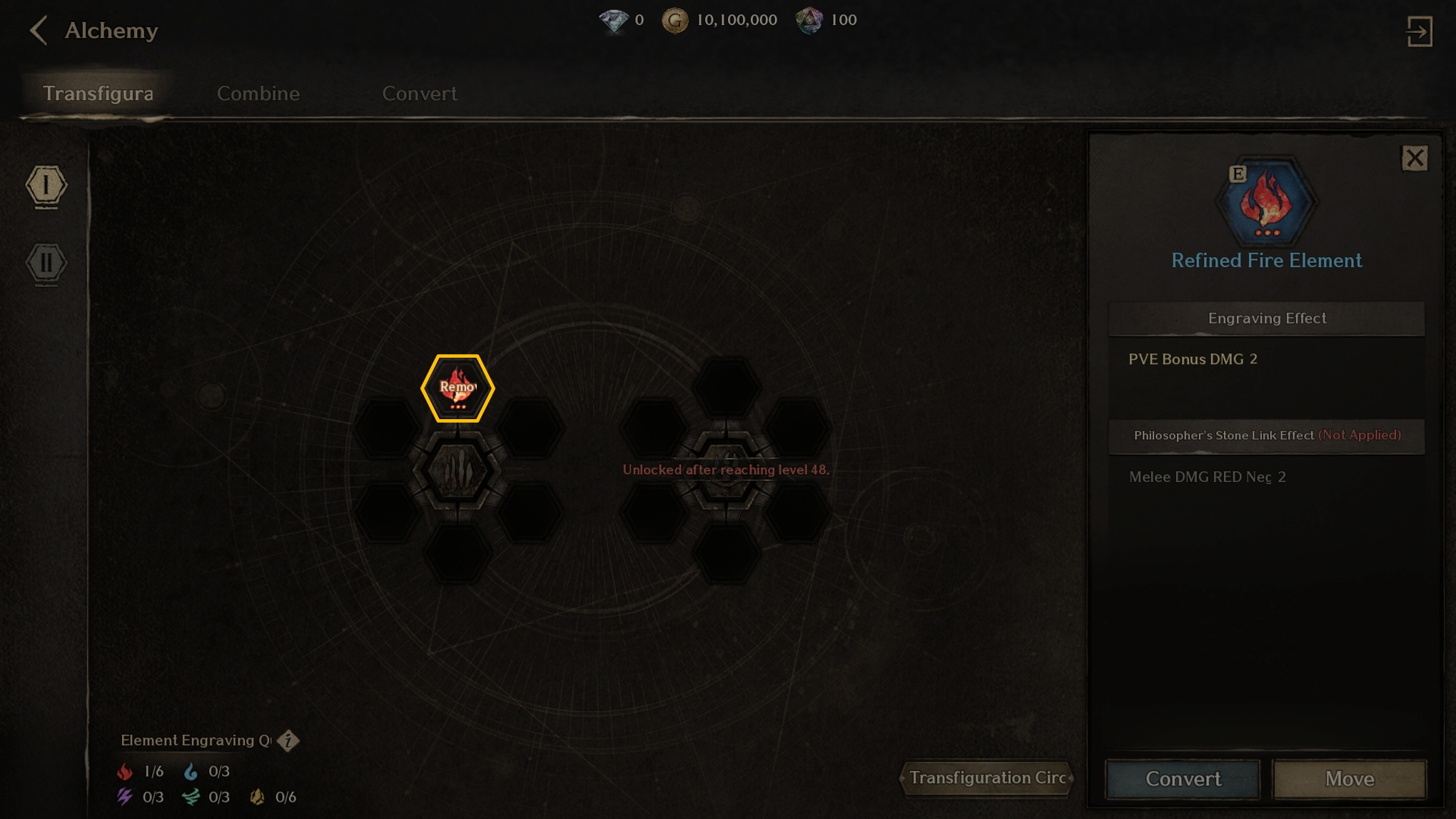The image size is (1456, 819).
Task: Move the Refined Fire Element
Action: pos(1349,778)
